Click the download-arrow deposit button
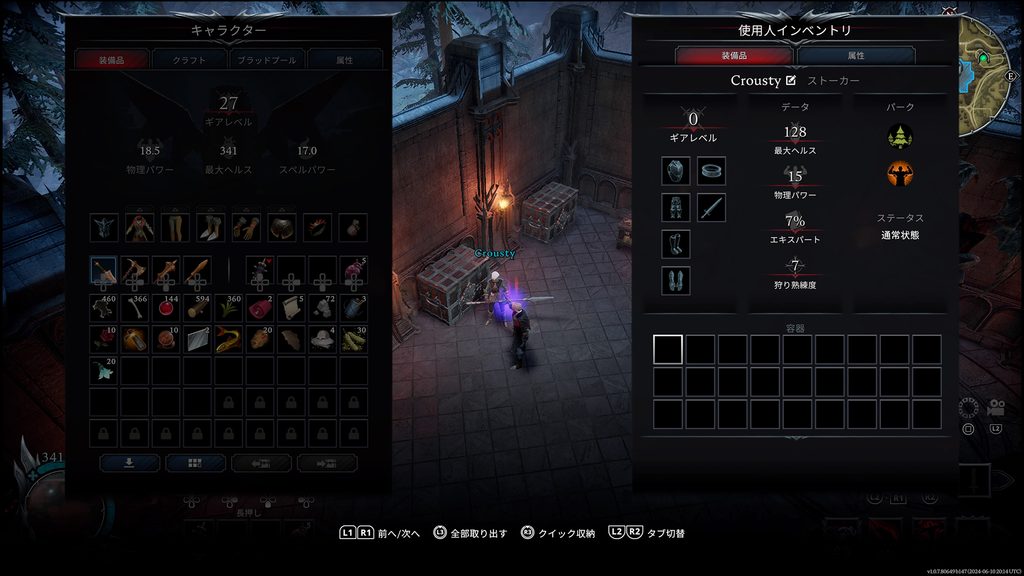 click(x=129, y=463)
